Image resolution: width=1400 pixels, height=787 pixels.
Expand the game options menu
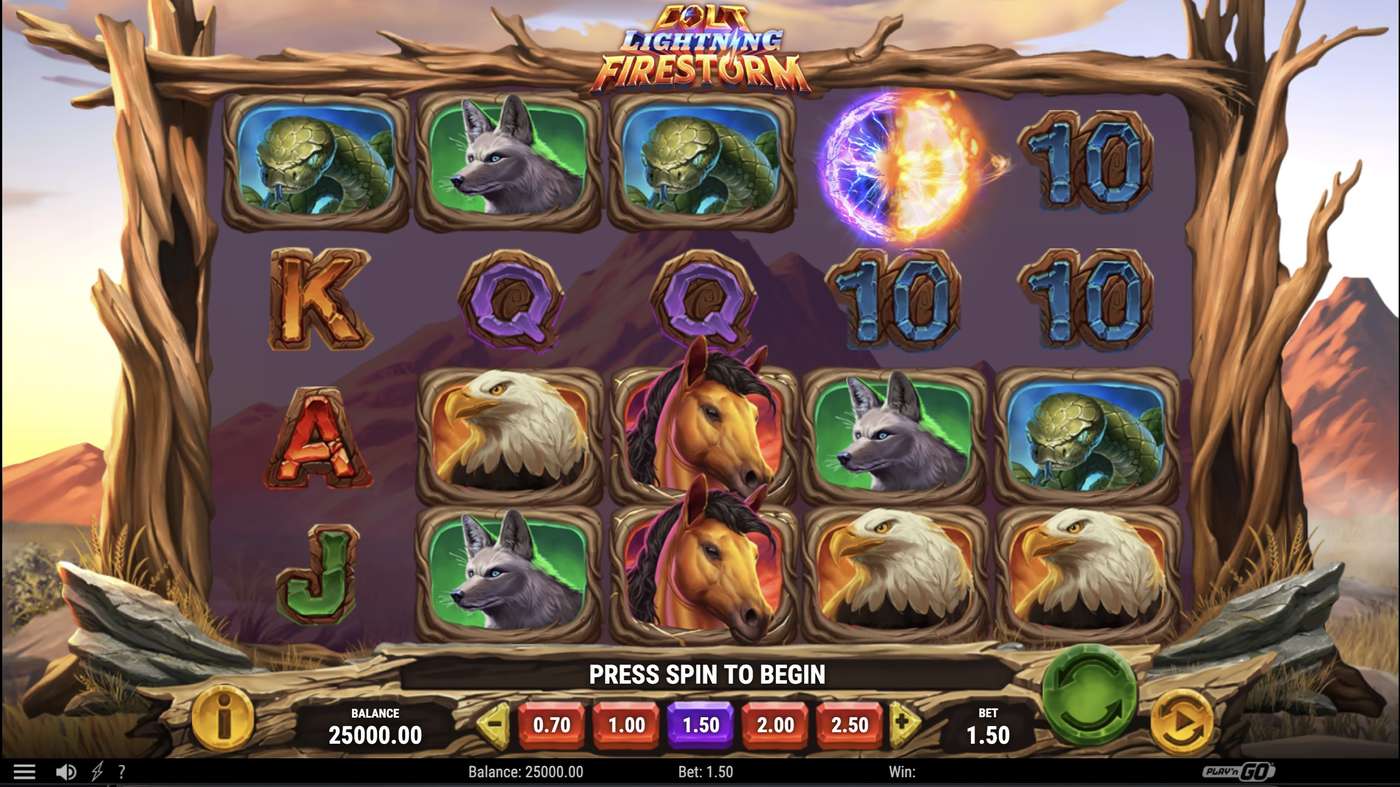coord(25,771)
